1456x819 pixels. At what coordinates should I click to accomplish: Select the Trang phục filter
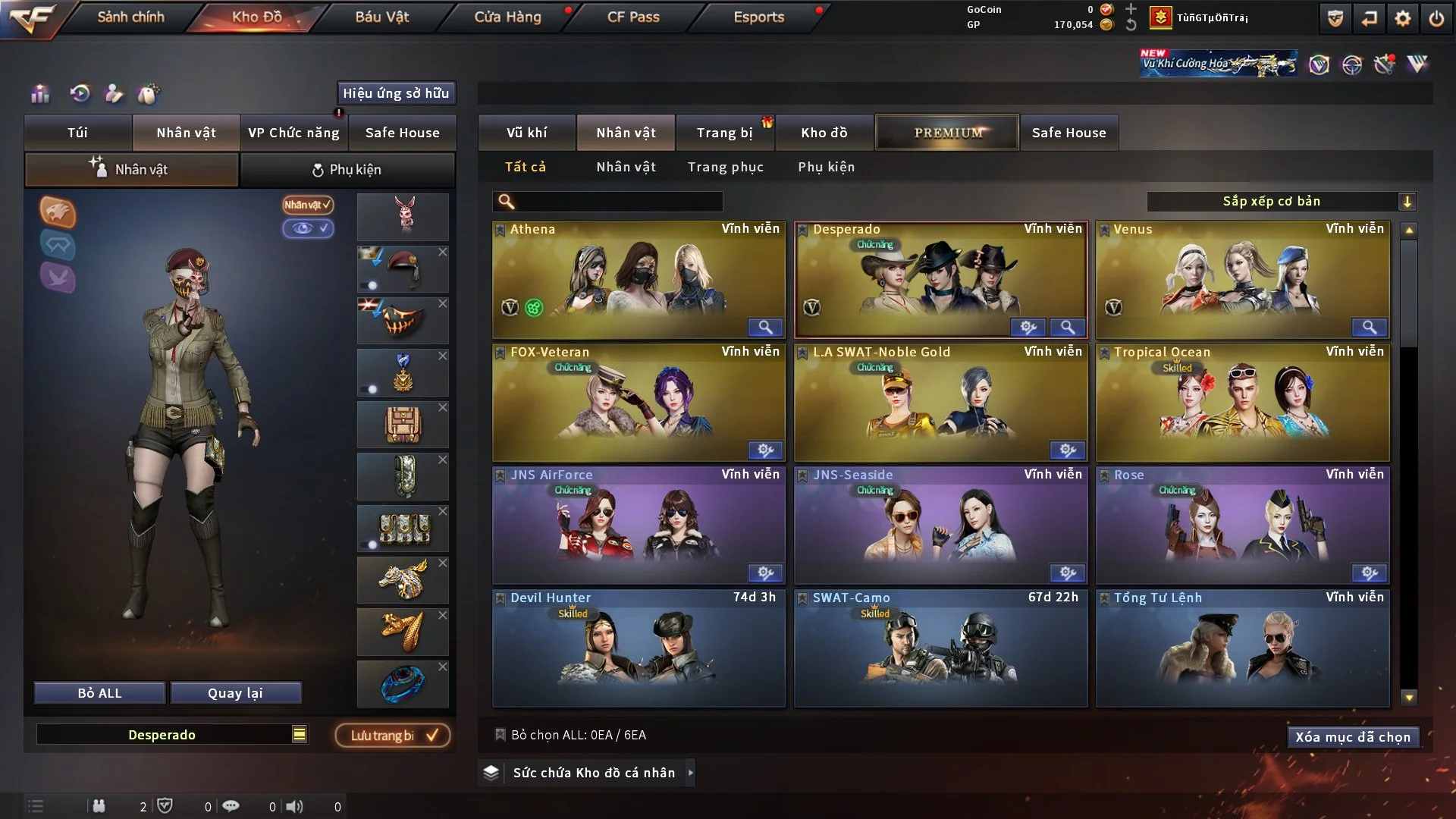pyautogui.click(x=725, y=167)
